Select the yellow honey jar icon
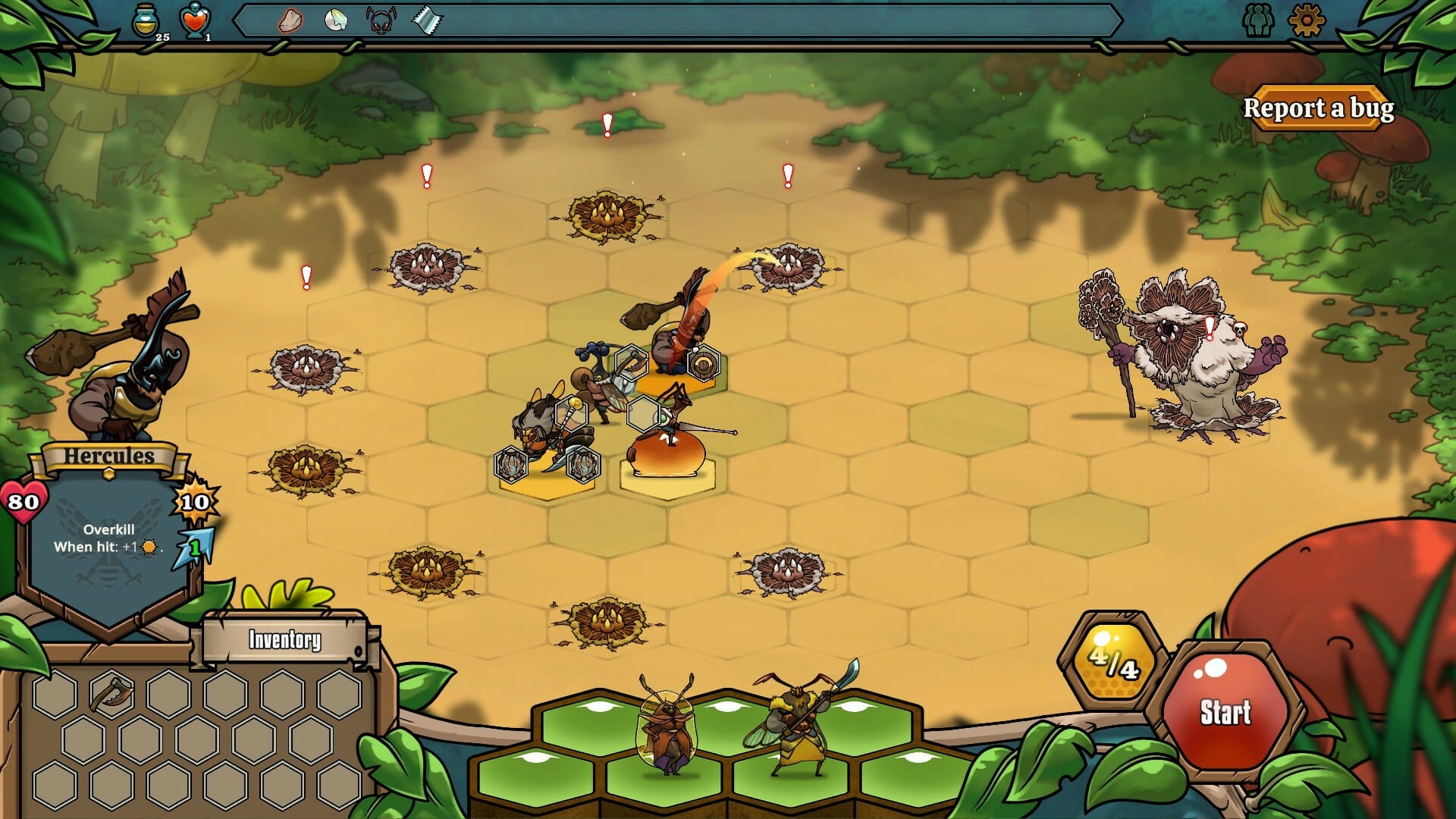This screenshot has height=819, width=1456. click(146, 21)
